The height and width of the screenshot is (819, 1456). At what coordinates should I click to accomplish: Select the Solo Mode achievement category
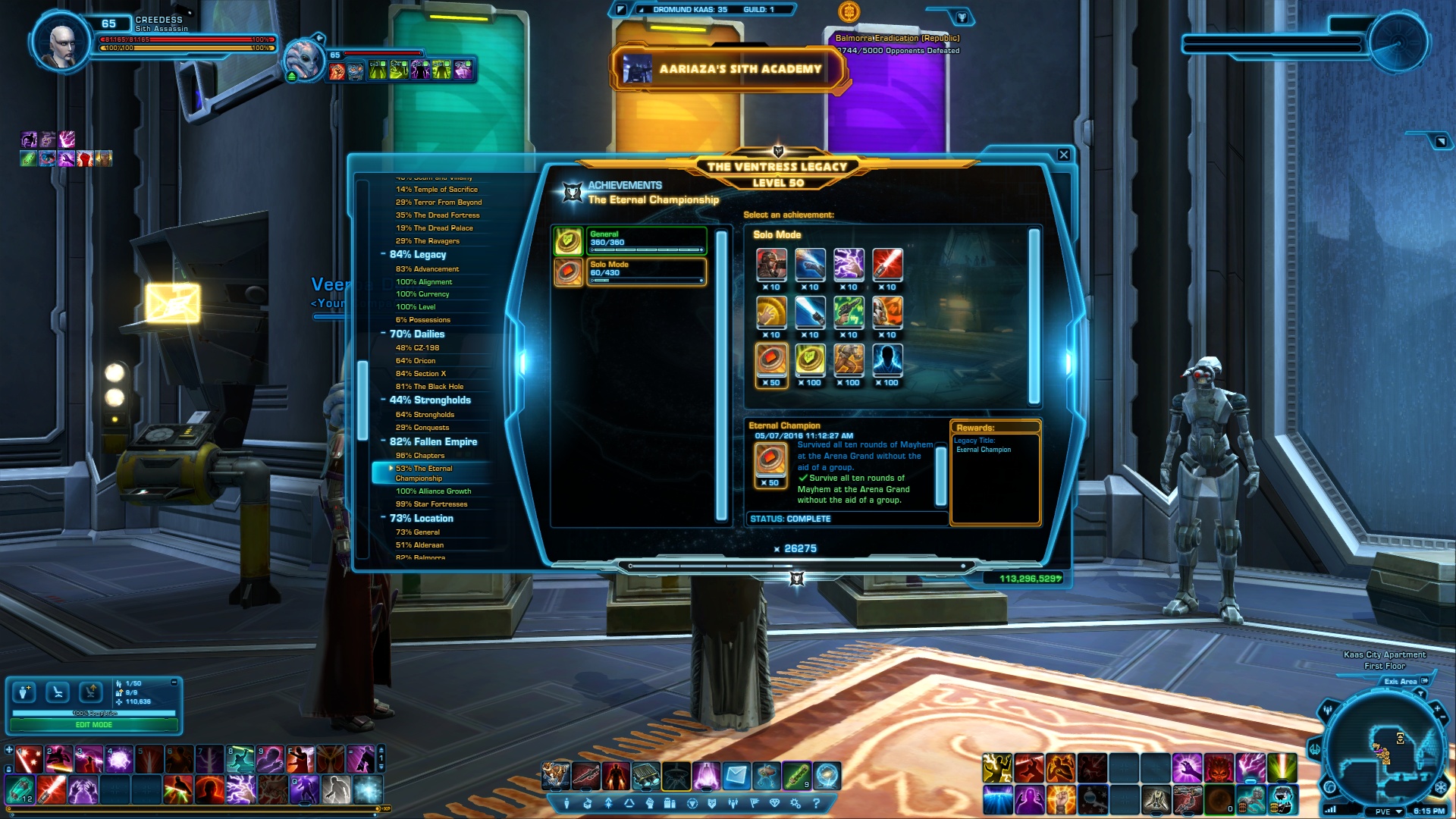[645, 271]
